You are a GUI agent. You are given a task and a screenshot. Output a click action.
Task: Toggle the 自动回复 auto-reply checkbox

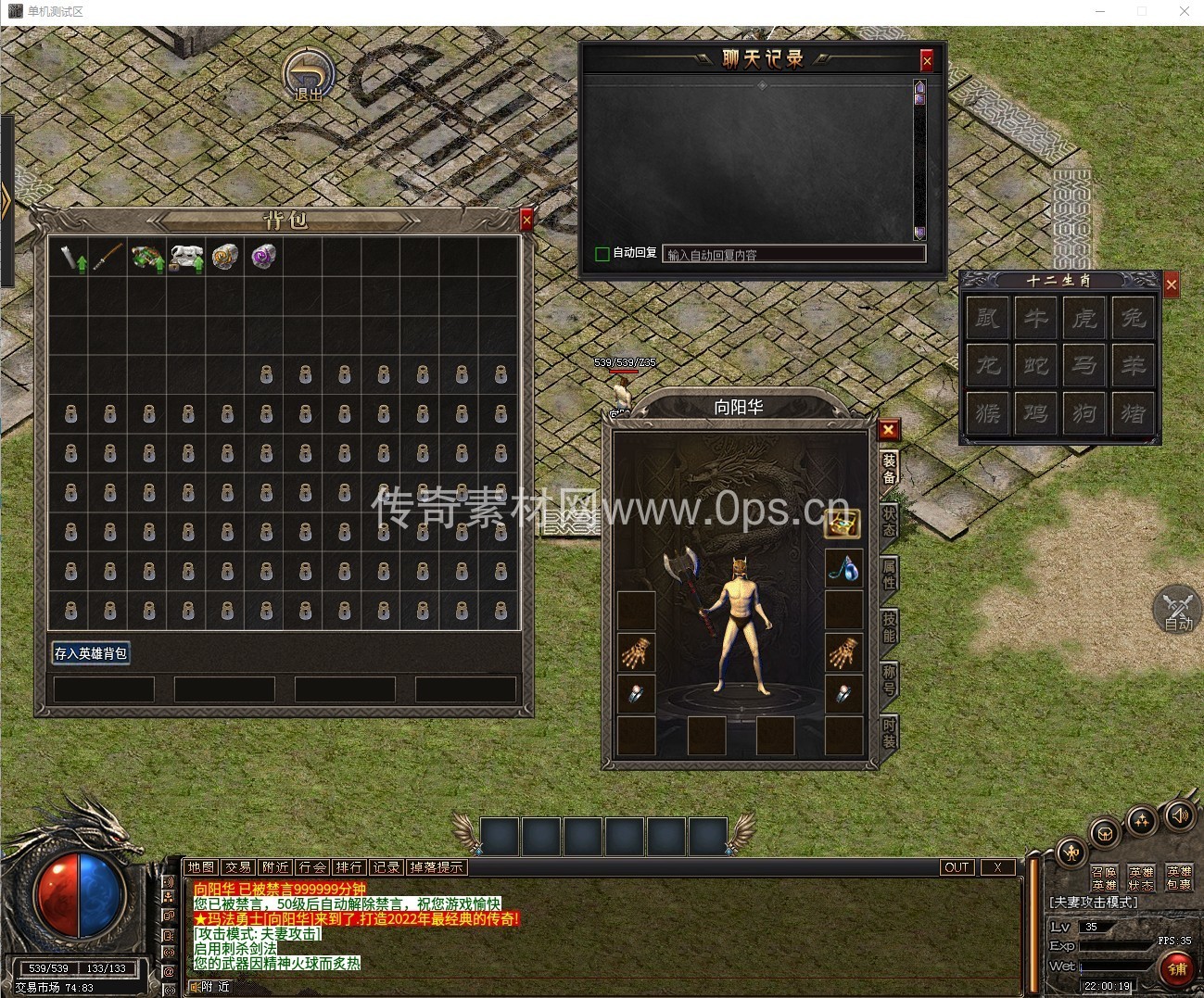602,253
